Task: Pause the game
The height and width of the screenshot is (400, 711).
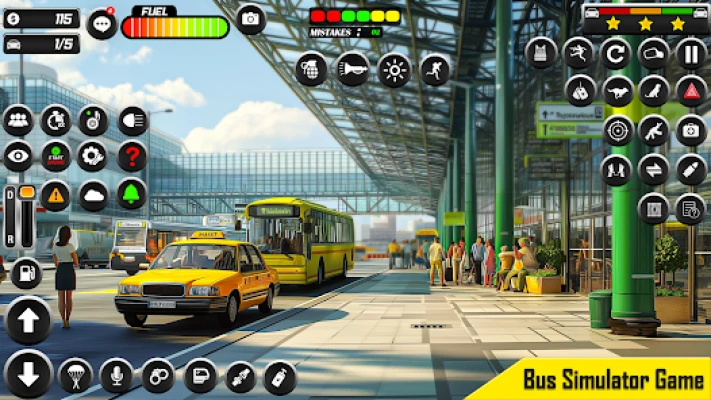Action: point(690,52)
